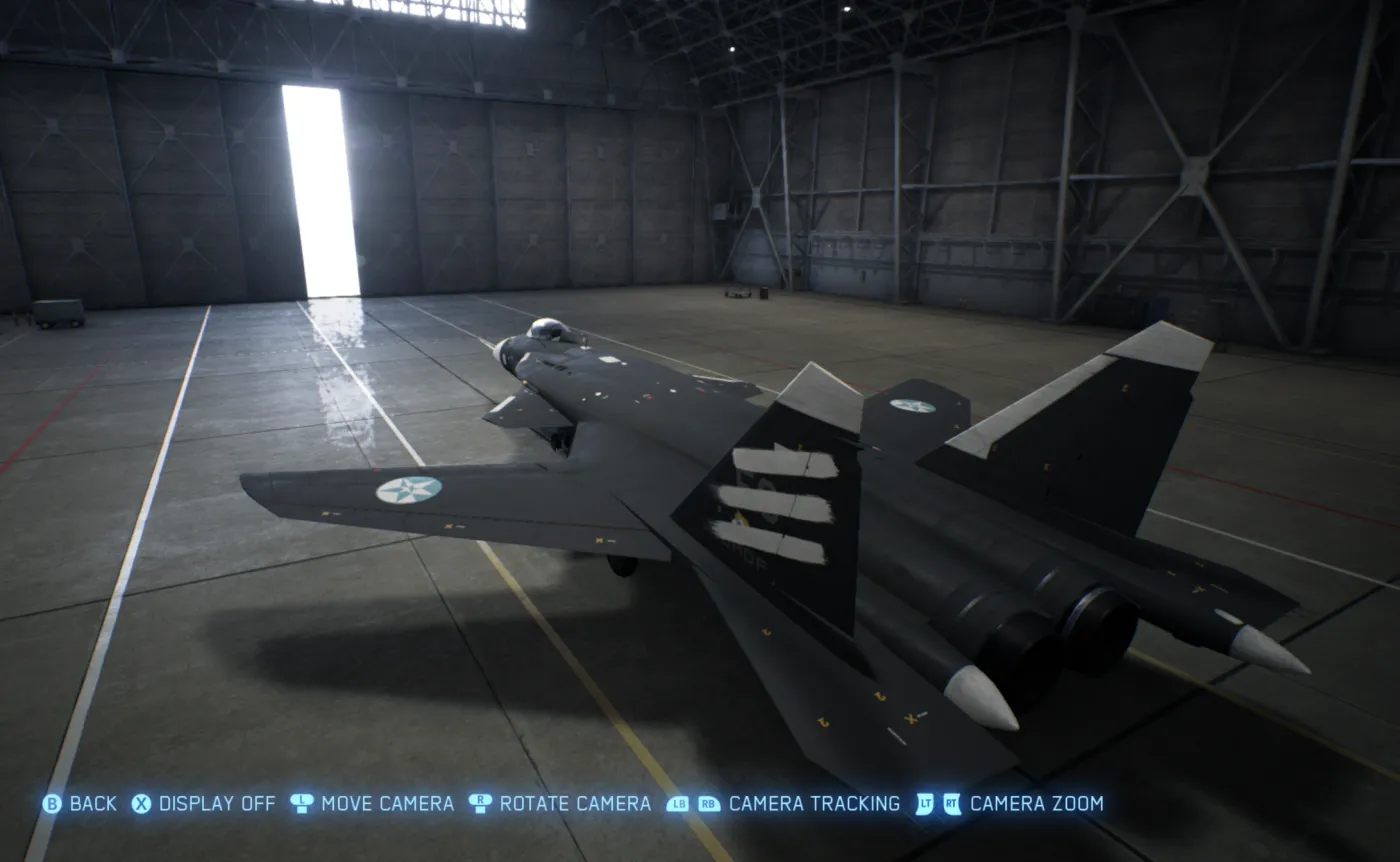The image size is (1400, 862).
Task: Click the star roundel emblem on the wing
Action: (x=408, y=488)
